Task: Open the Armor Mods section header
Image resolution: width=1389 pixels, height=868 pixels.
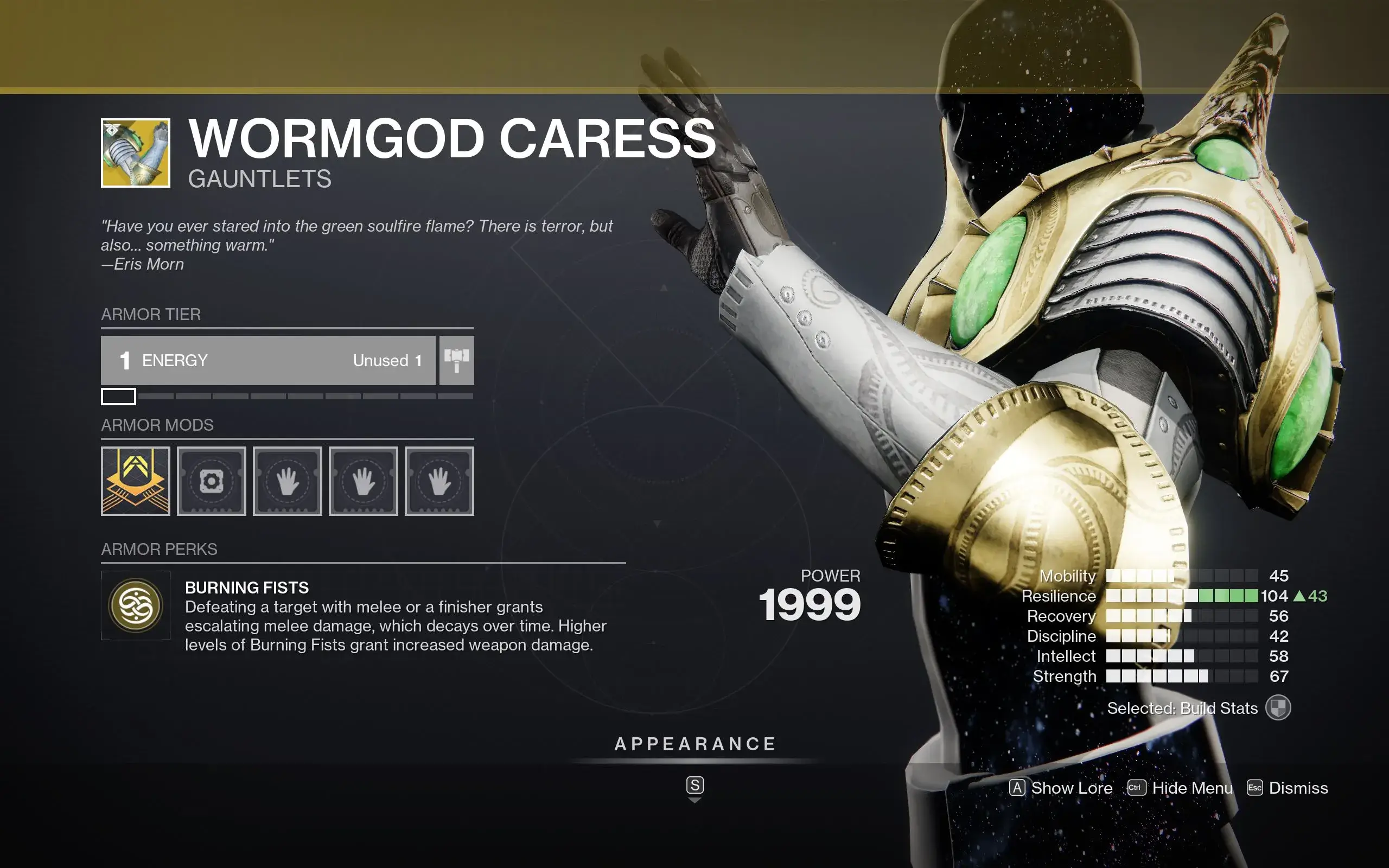Action: pyautogui.click(x=158, y=425)
